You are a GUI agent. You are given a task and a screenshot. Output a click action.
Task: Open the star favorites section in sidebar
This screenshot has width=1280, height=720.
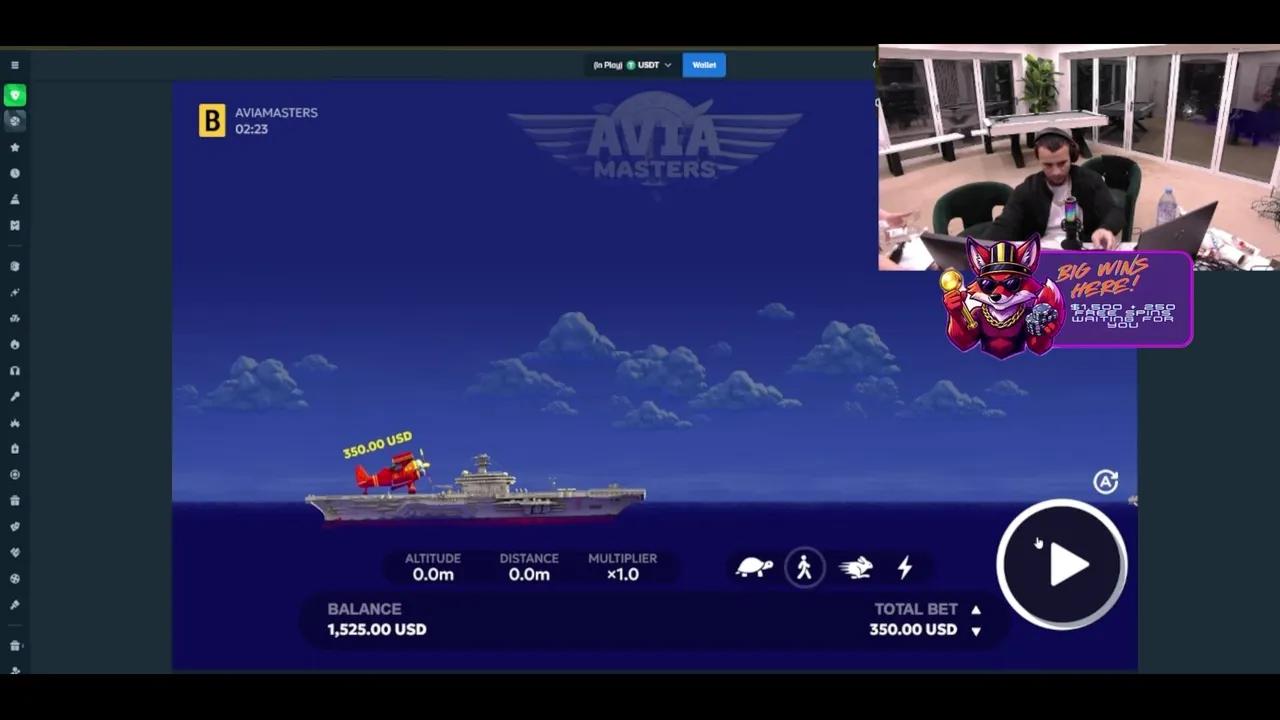coord(15,147)
